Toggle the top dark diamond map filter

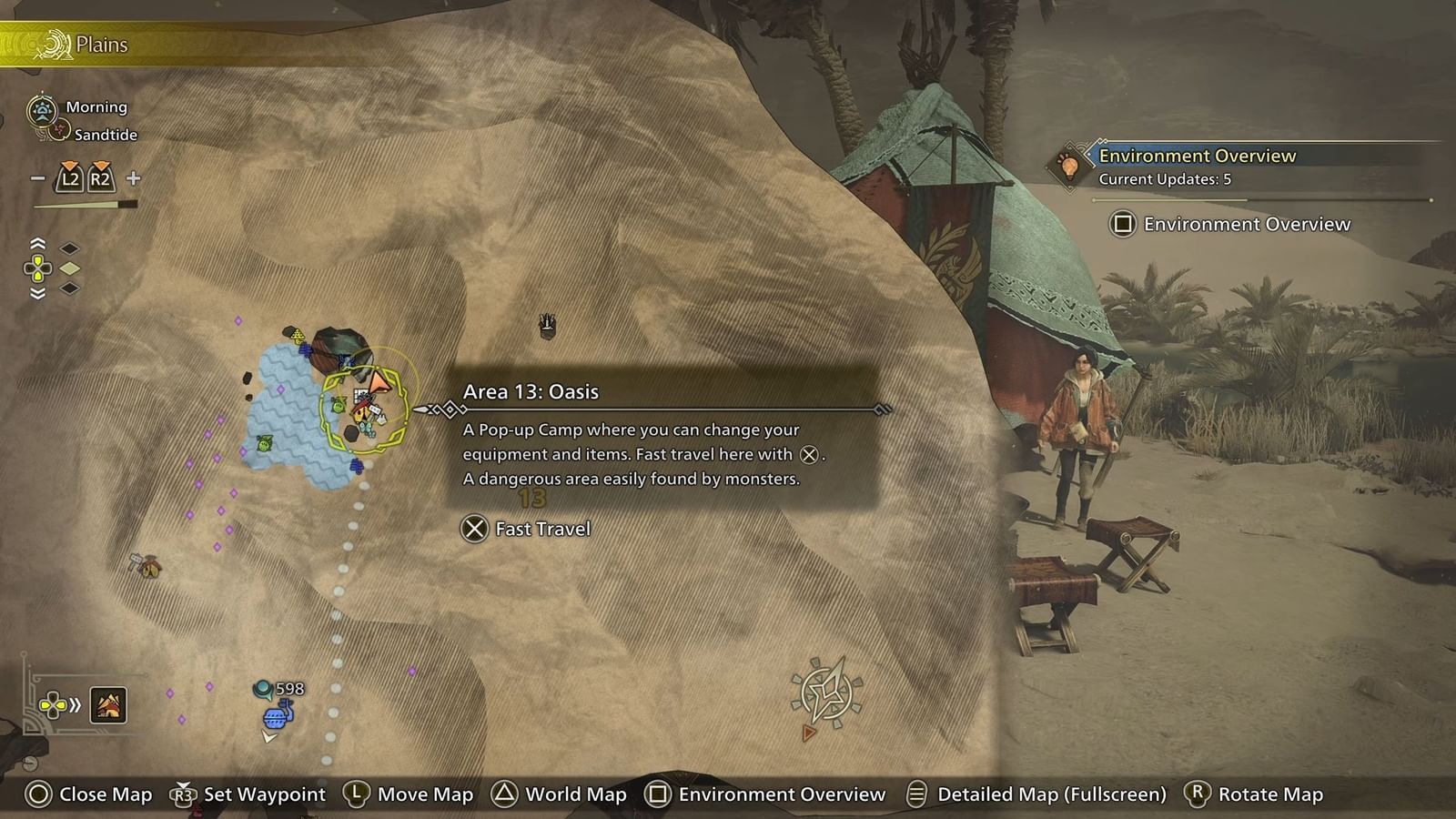click(69, 248)
